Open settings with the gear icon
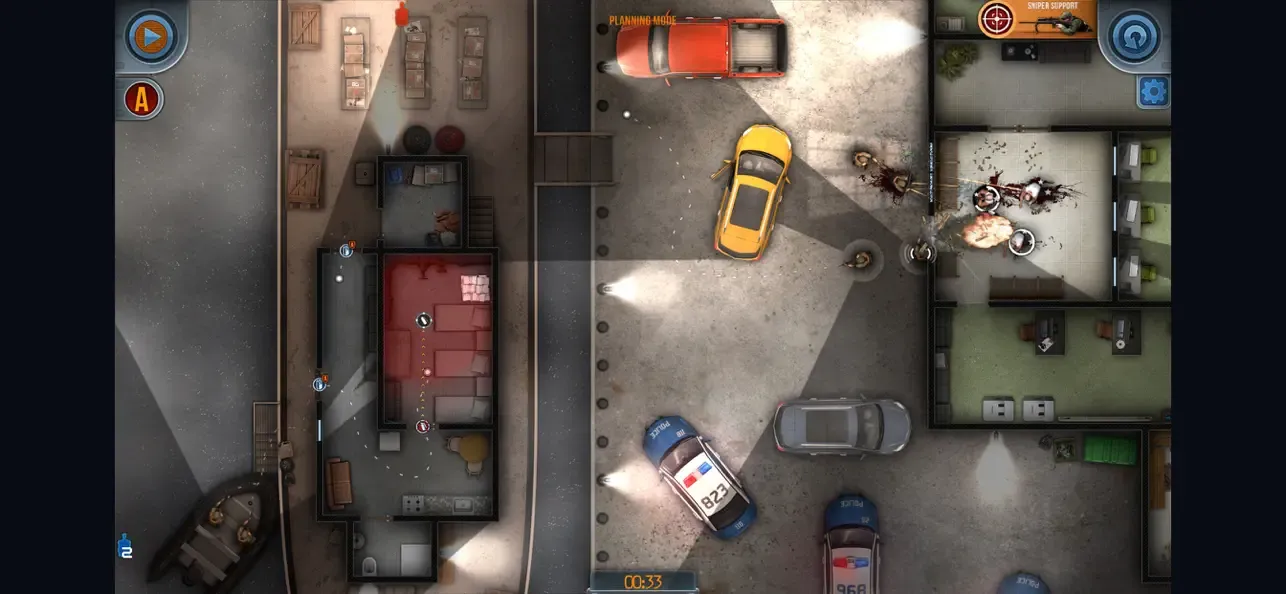This screenshot has width=1286, height=594. point(1153,92)
